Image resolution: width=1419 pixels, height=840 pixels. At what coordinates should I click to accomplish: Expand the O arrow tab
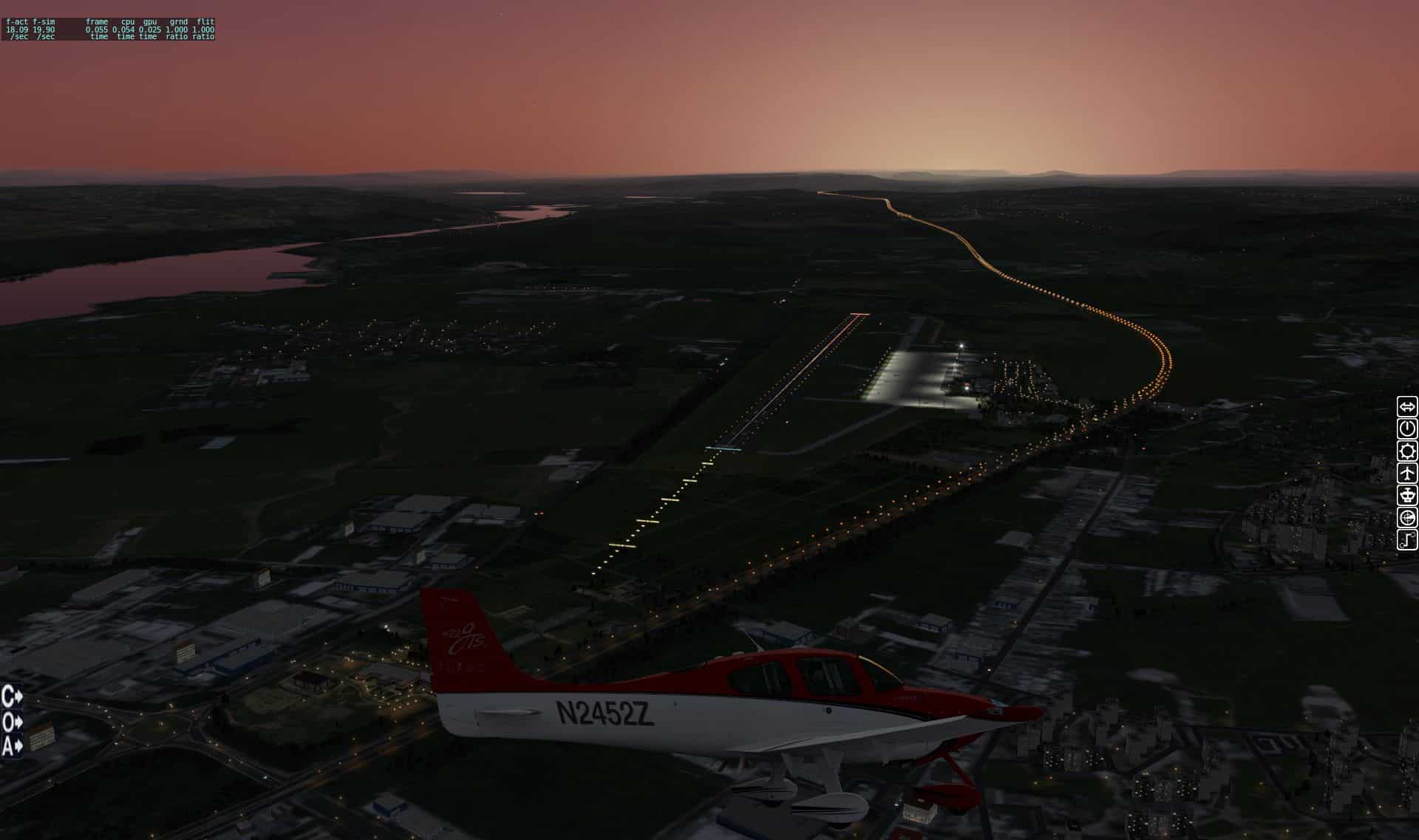pos(12,721)
